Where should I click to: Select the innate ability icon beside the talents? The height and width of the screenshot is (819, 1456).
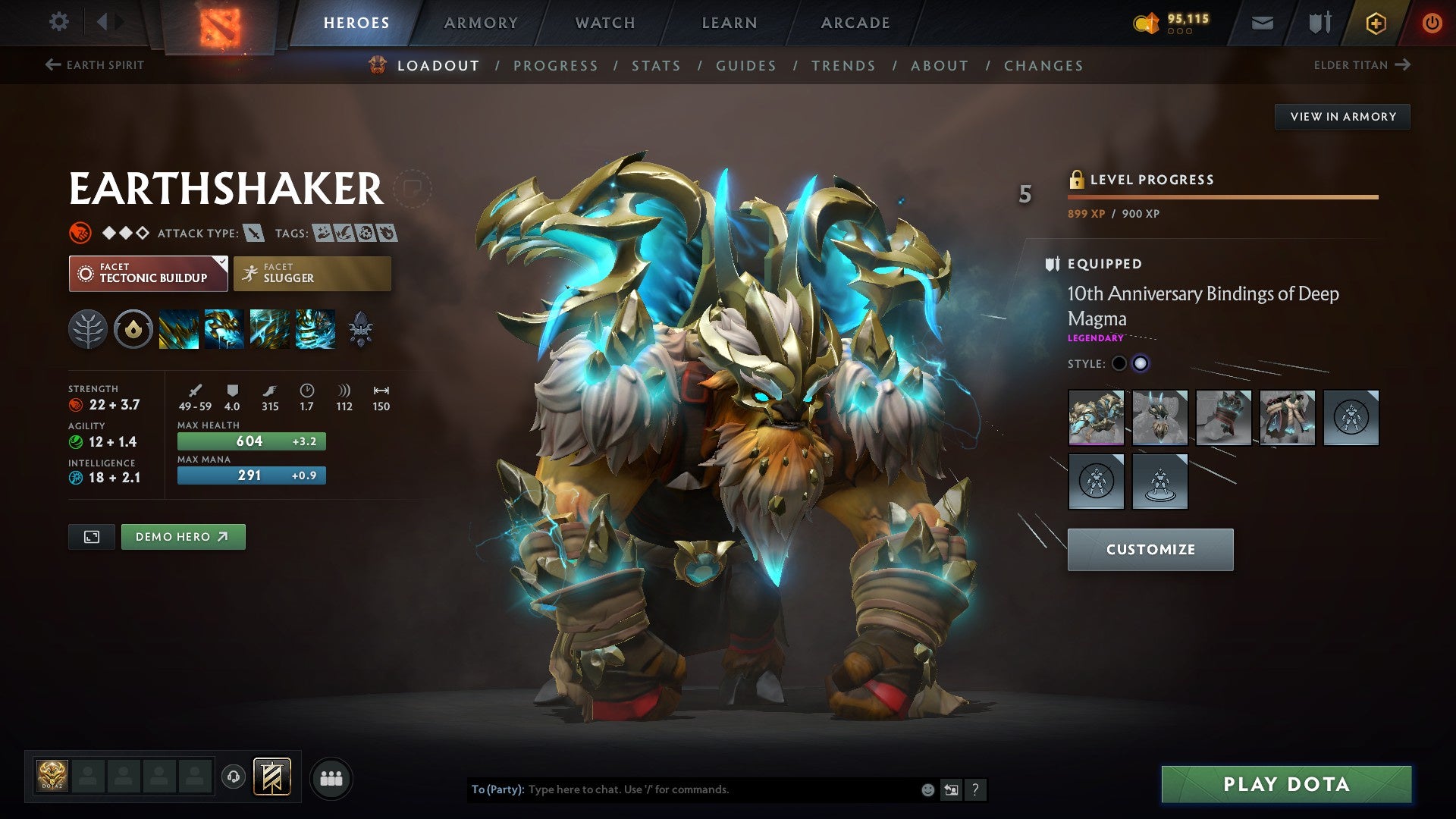[x=133, y=330]
